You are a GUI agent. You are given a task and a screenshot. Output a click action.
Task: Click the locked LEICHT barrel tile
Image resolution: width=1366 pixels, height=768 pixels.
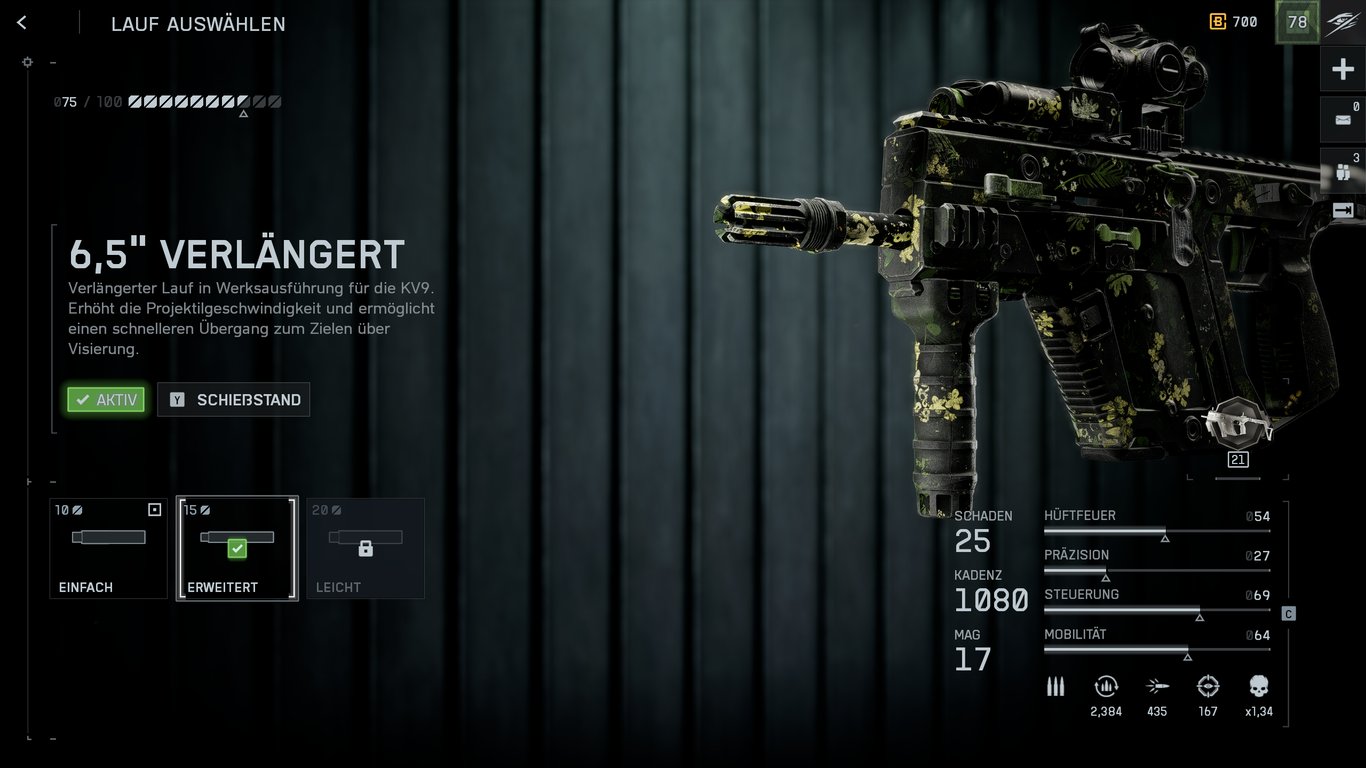[x=365, y=548]
